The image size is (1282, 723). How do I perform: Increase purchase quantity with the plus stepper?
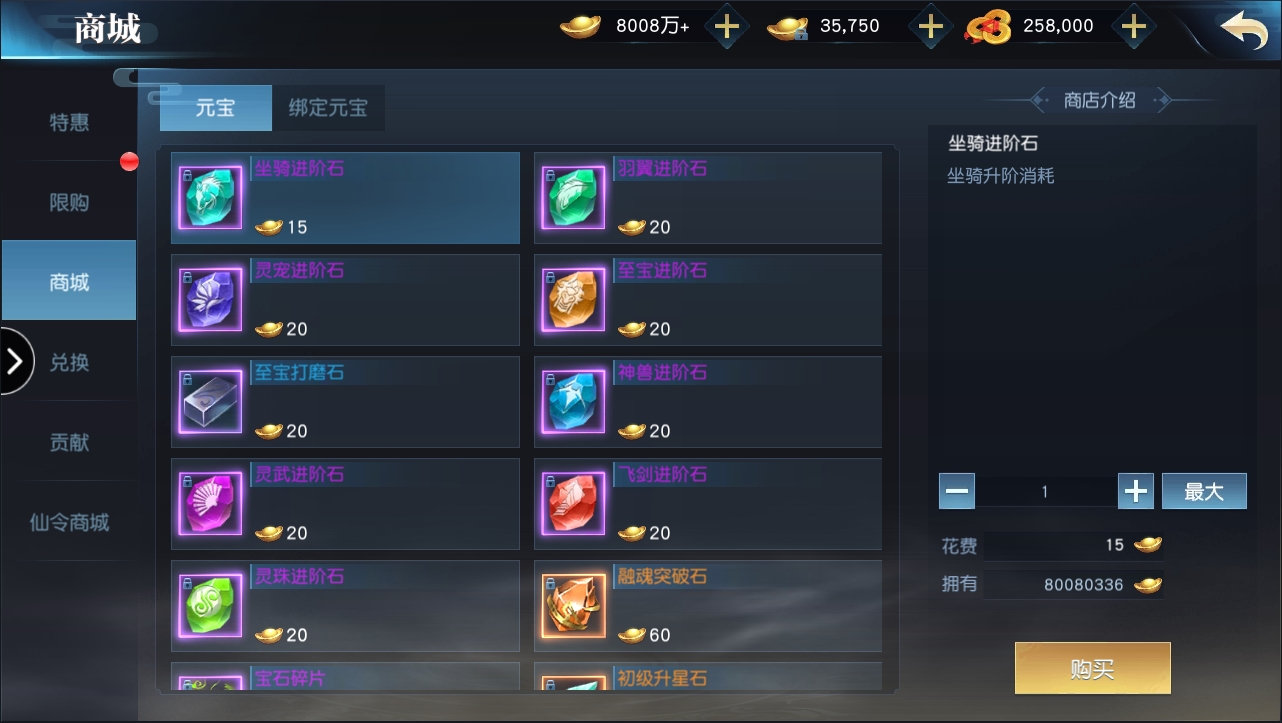[x=1136, y=491]
